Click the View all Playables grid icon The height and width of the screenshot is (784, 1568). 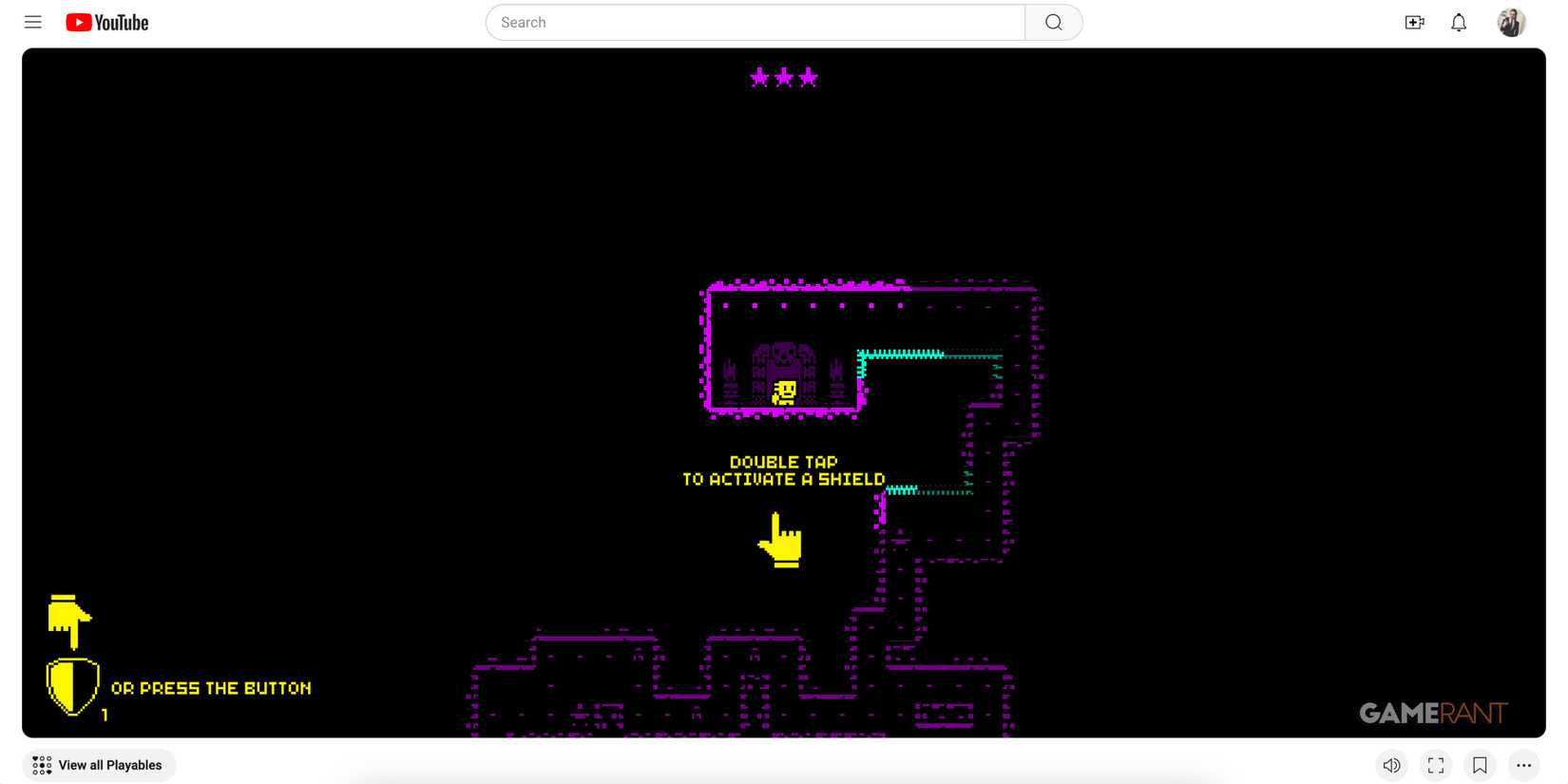[x=42, y=764]
